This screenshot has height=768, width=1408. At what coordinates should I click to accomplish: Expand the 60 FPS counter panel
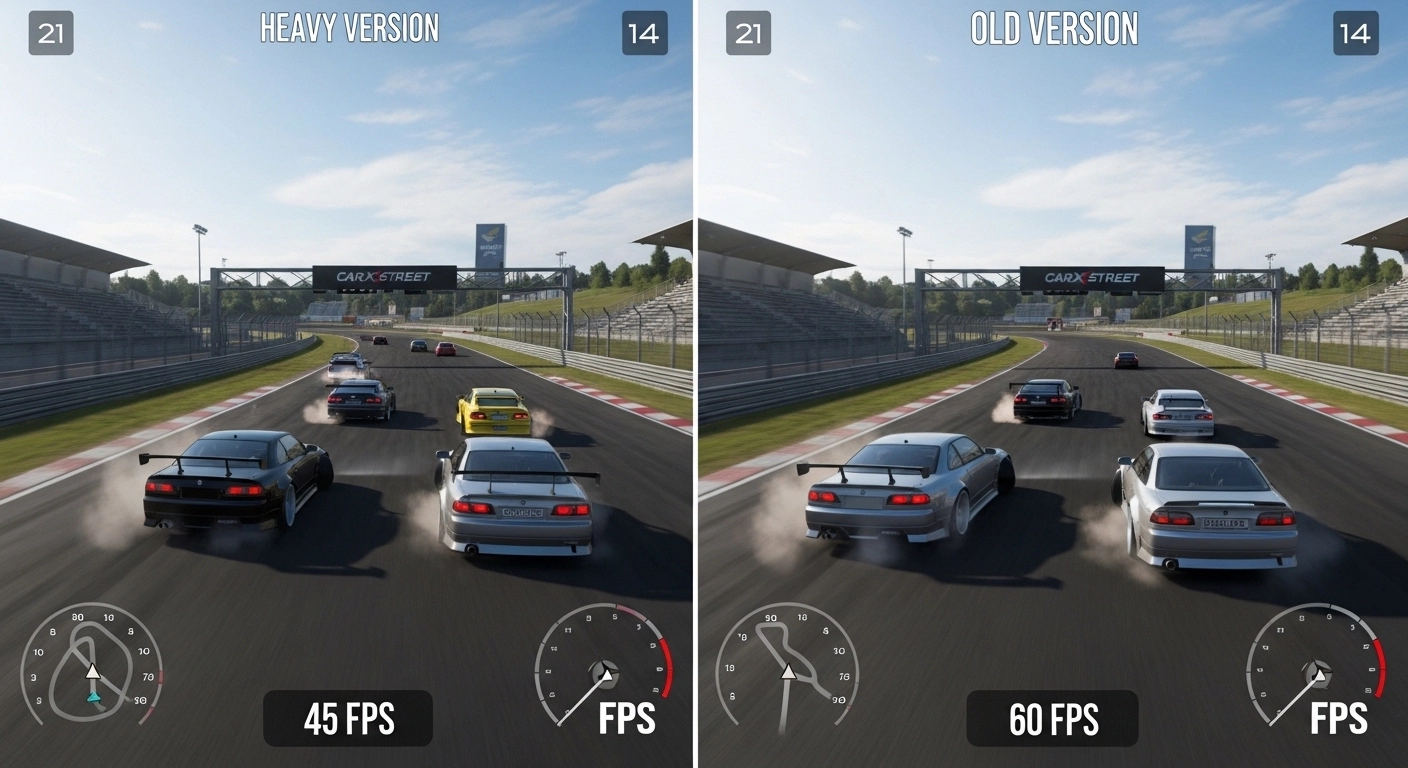coord(1053,719)
